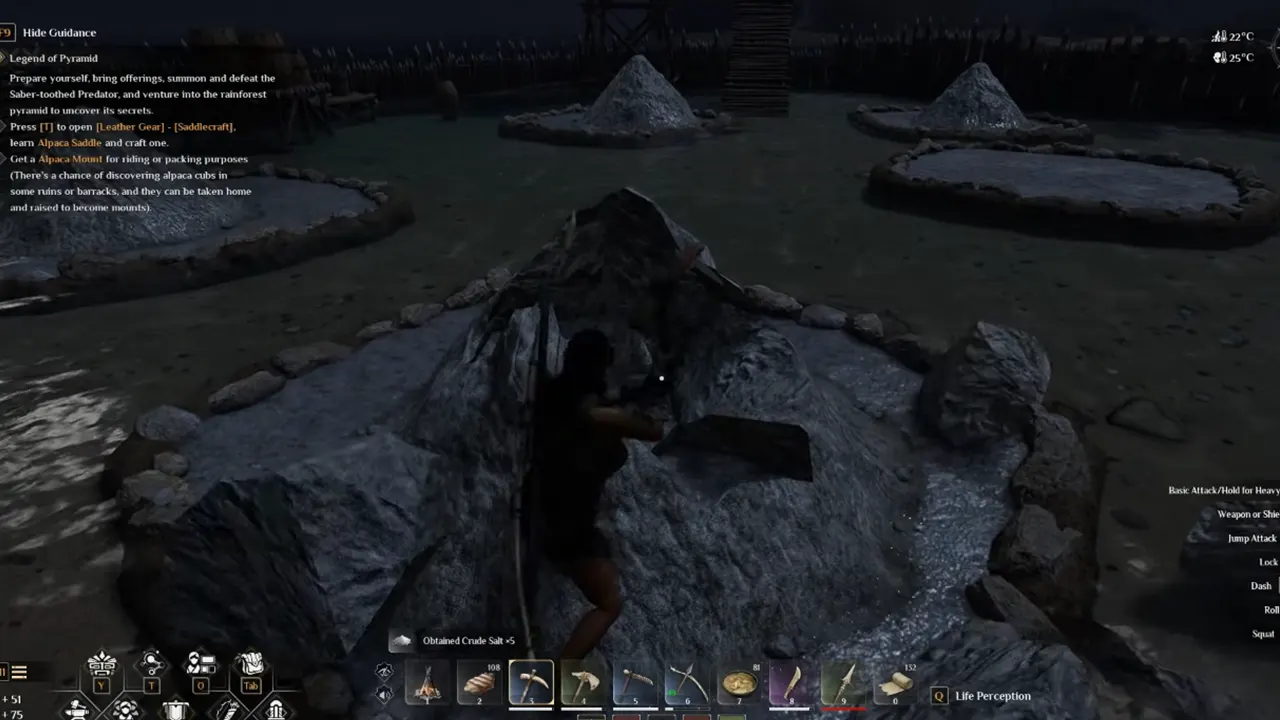Click the speaker sound icon
1280x720 pixels.
pos(384,694)
